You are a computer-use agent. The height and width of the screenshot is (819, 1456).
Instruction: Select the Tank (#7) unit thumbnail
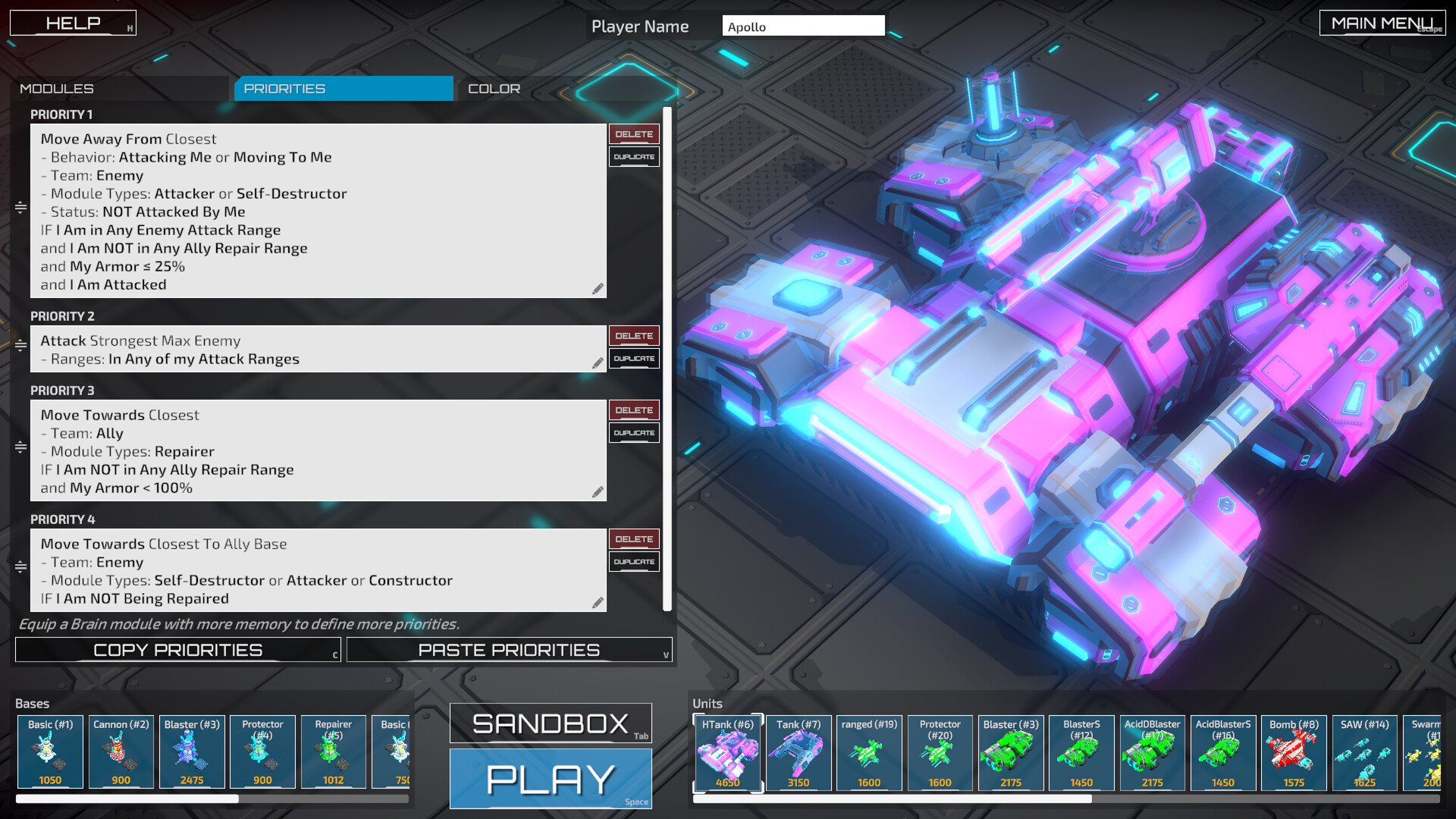(798, 753)
